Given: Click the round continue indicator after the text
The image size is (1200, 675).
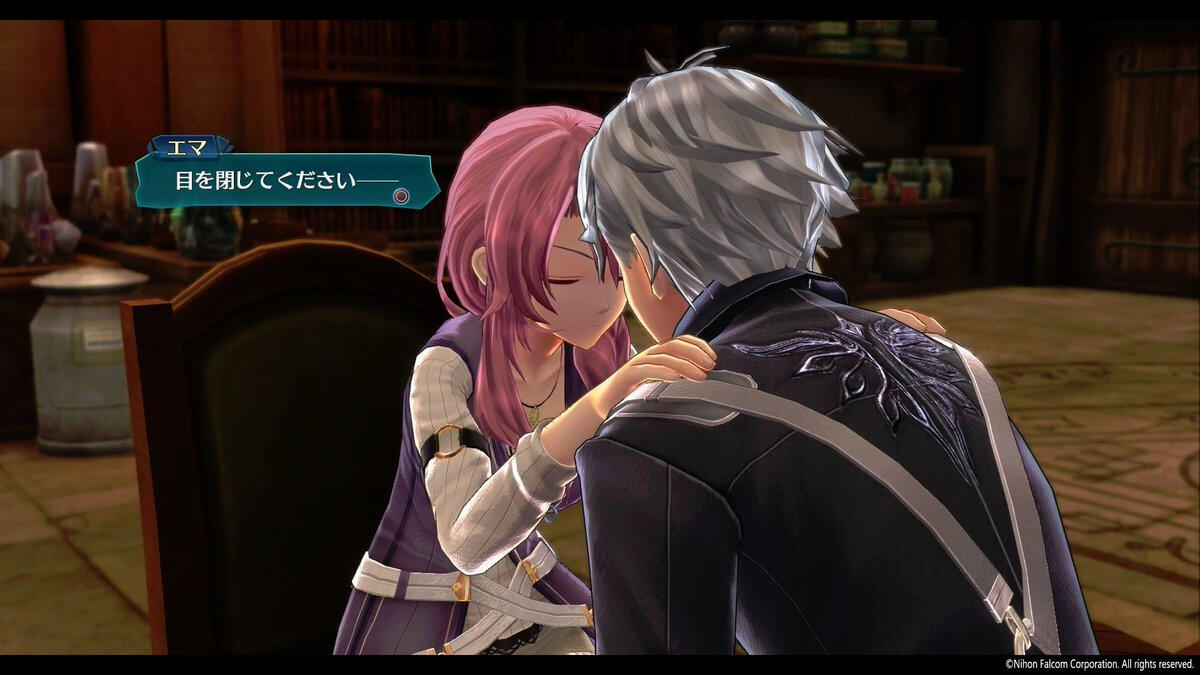Looking at the screenshot, I should tap(402, 196).
